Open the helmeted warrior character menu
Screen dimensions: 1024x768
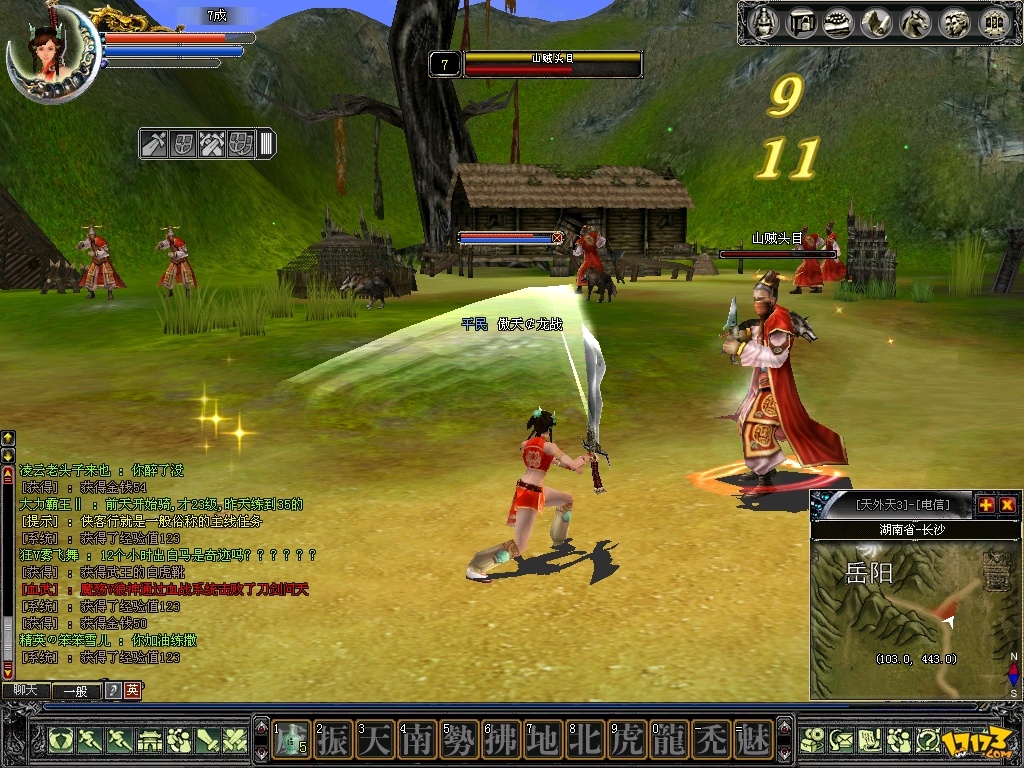coord(764,22)
